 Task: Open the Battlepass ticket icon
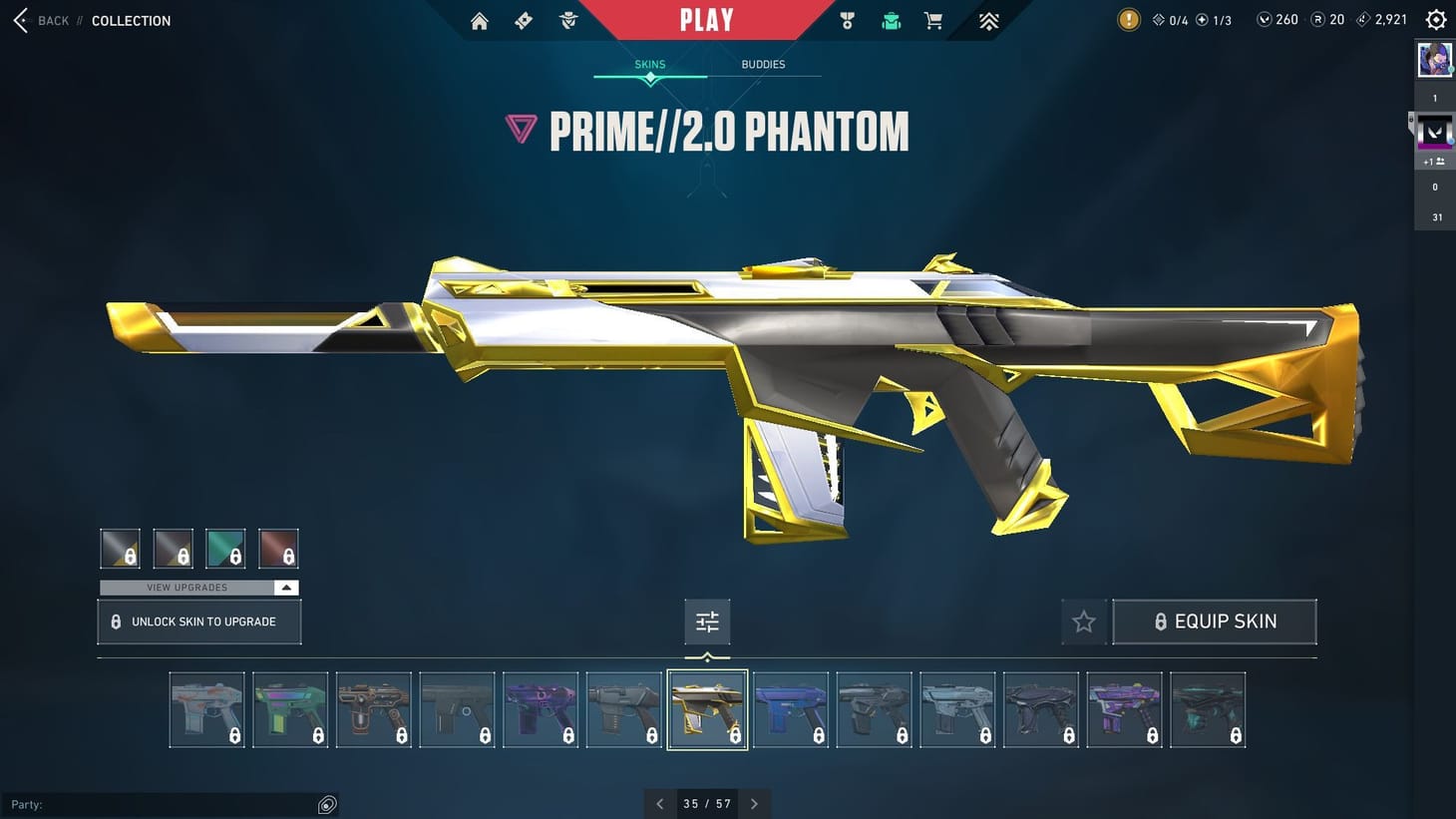(x=523, y=20)
